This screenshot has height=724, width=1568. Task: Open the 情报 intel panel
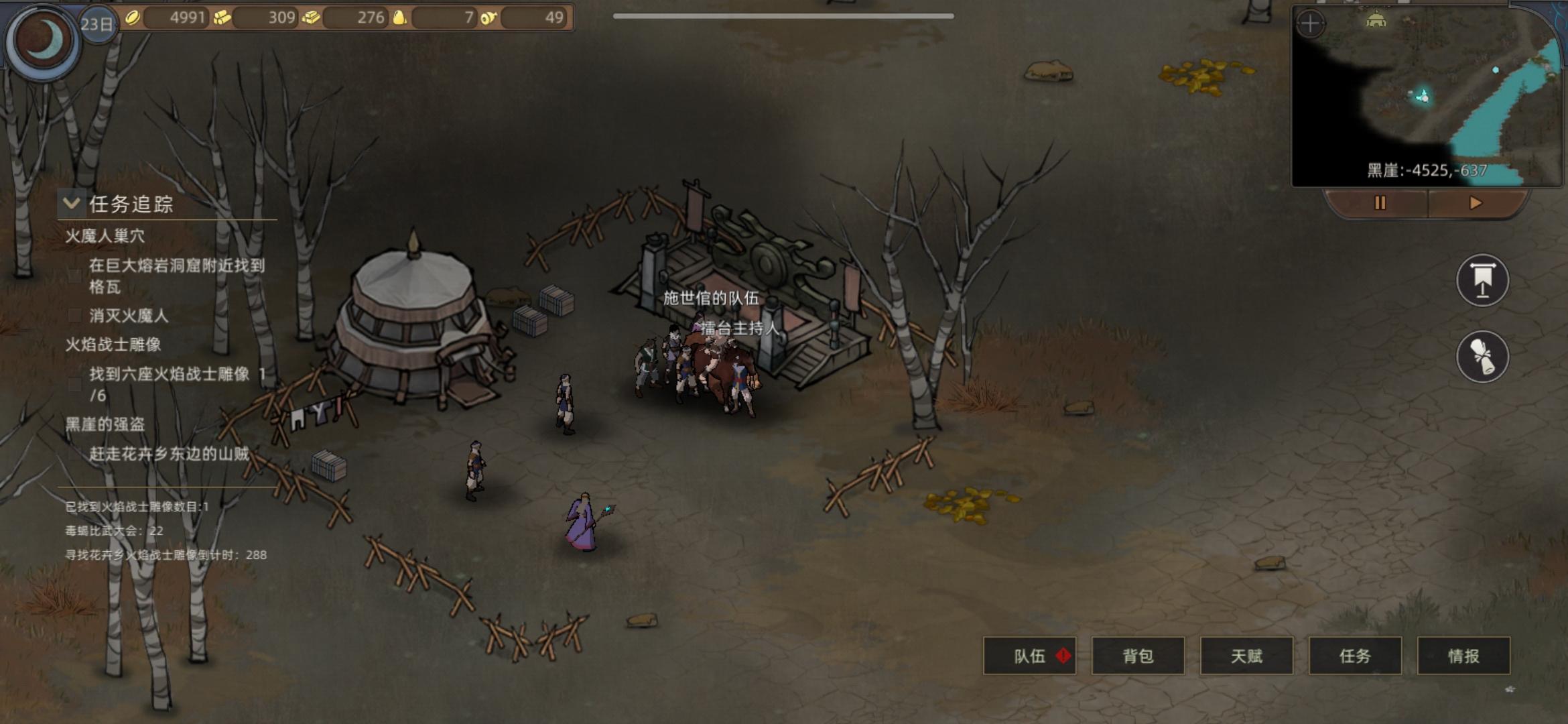[1463, 656]
